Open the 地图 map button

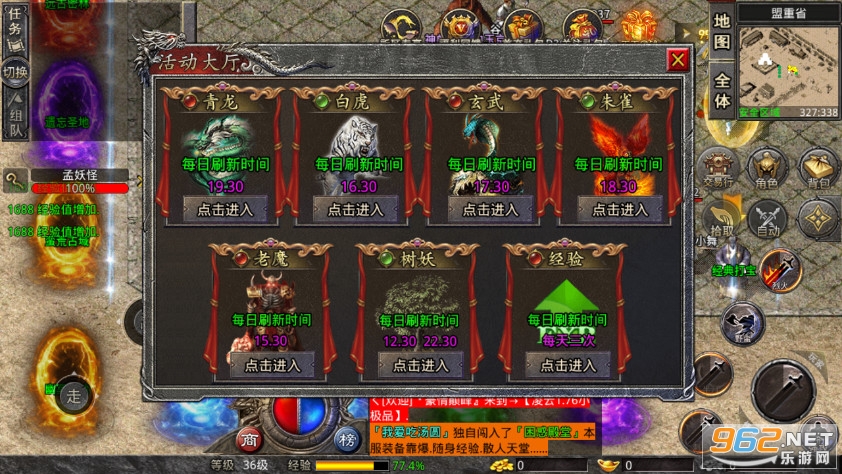pos(723,32)
